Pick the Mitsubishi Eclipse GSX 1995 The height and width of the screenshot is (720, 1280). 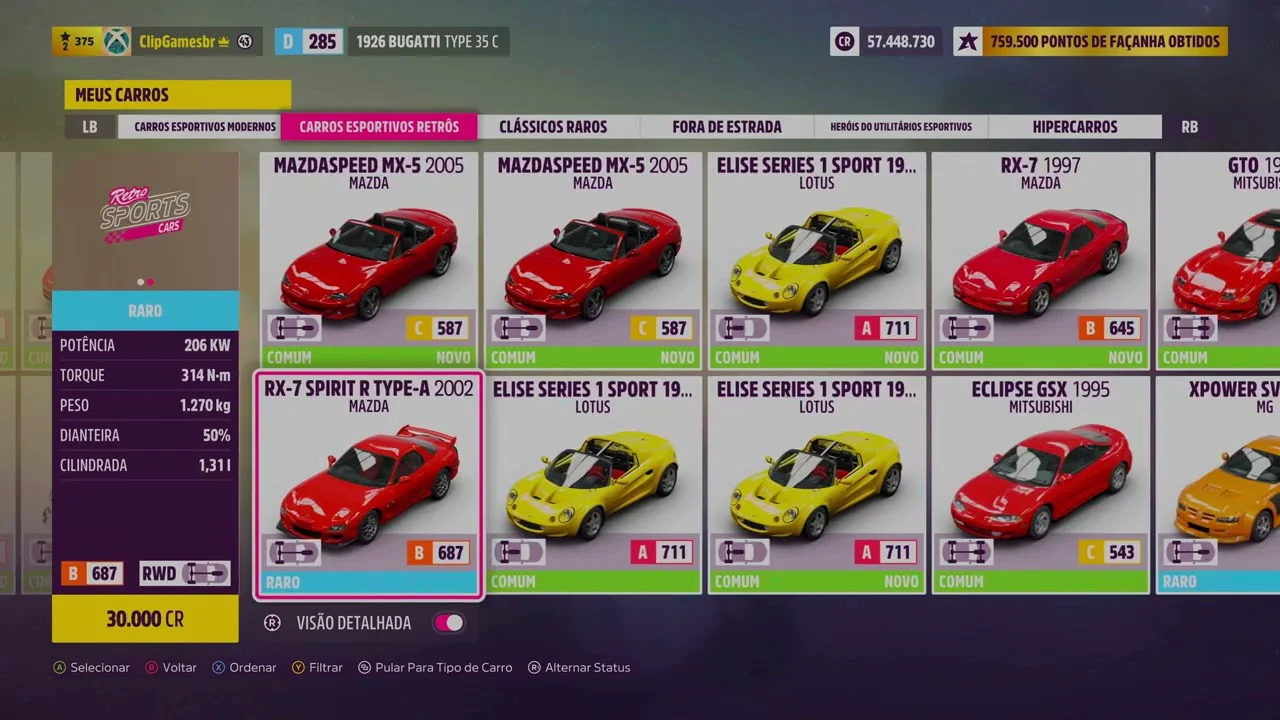(x=1040, y=486)
